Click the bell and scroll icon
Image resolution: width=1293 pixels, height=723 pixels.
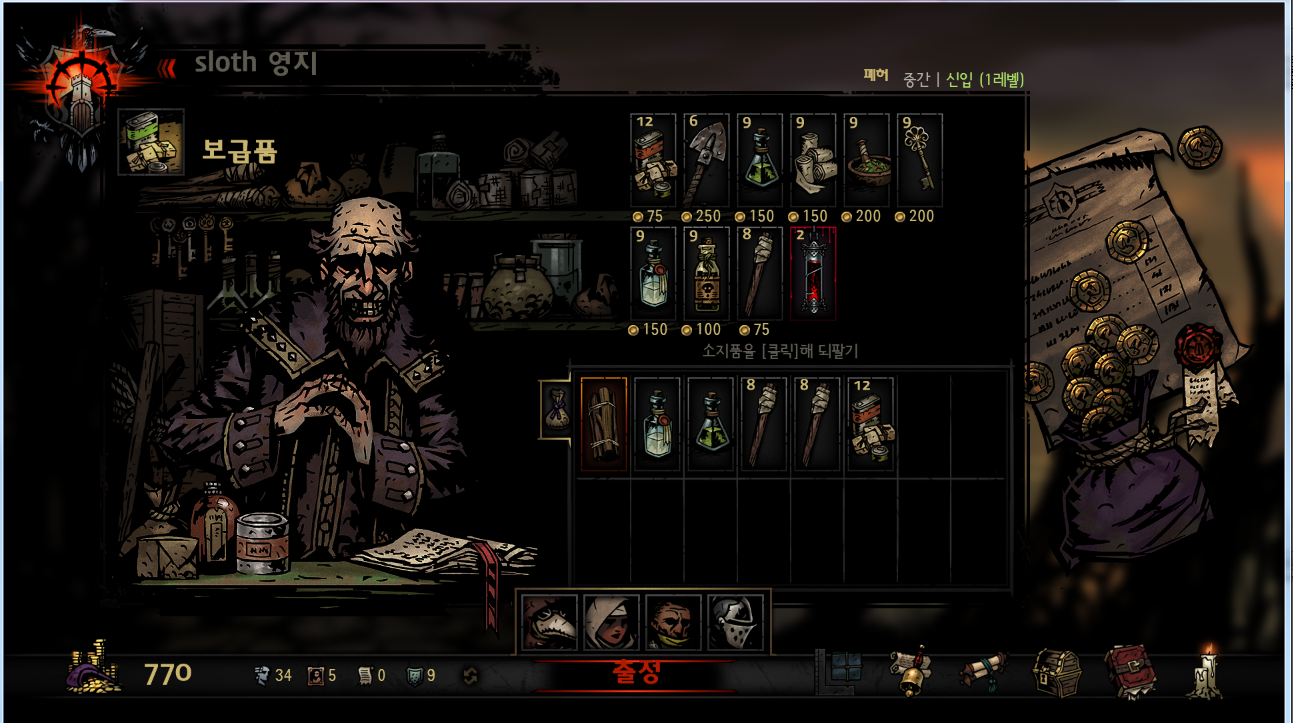pos(909,672)
